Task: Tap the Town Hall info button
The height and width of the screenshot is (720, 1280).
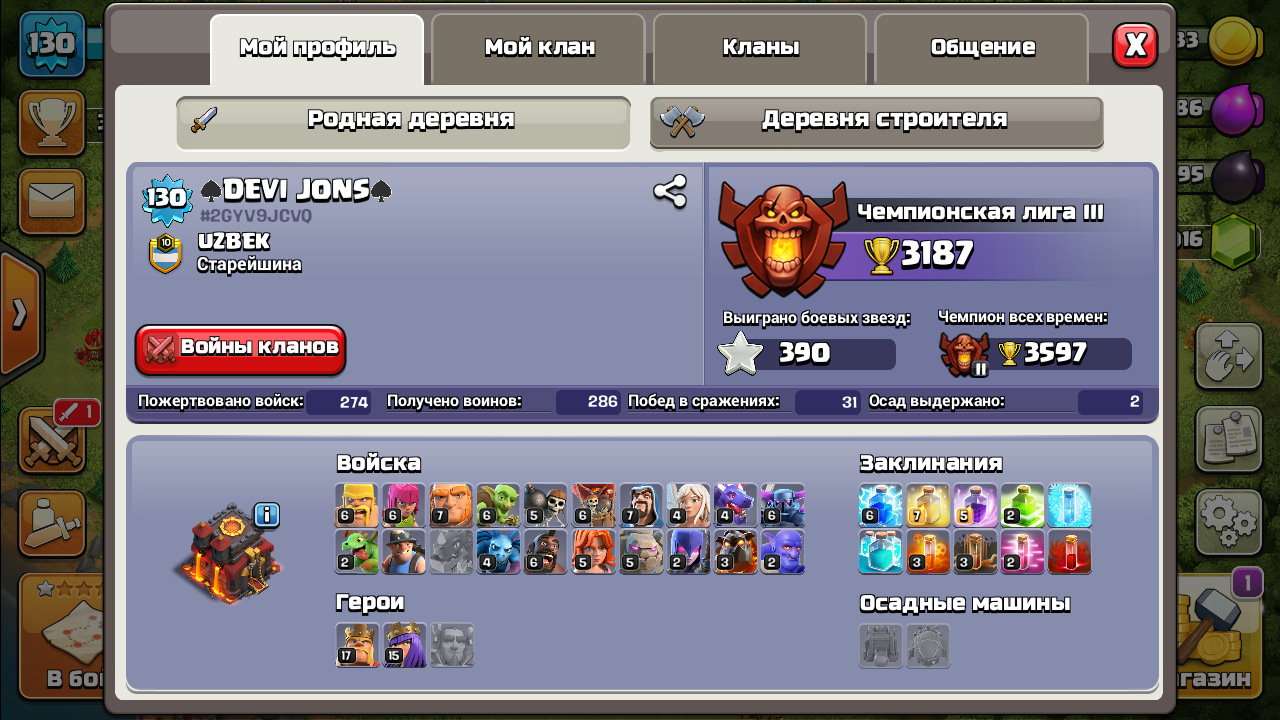Action: click(266, 515)
